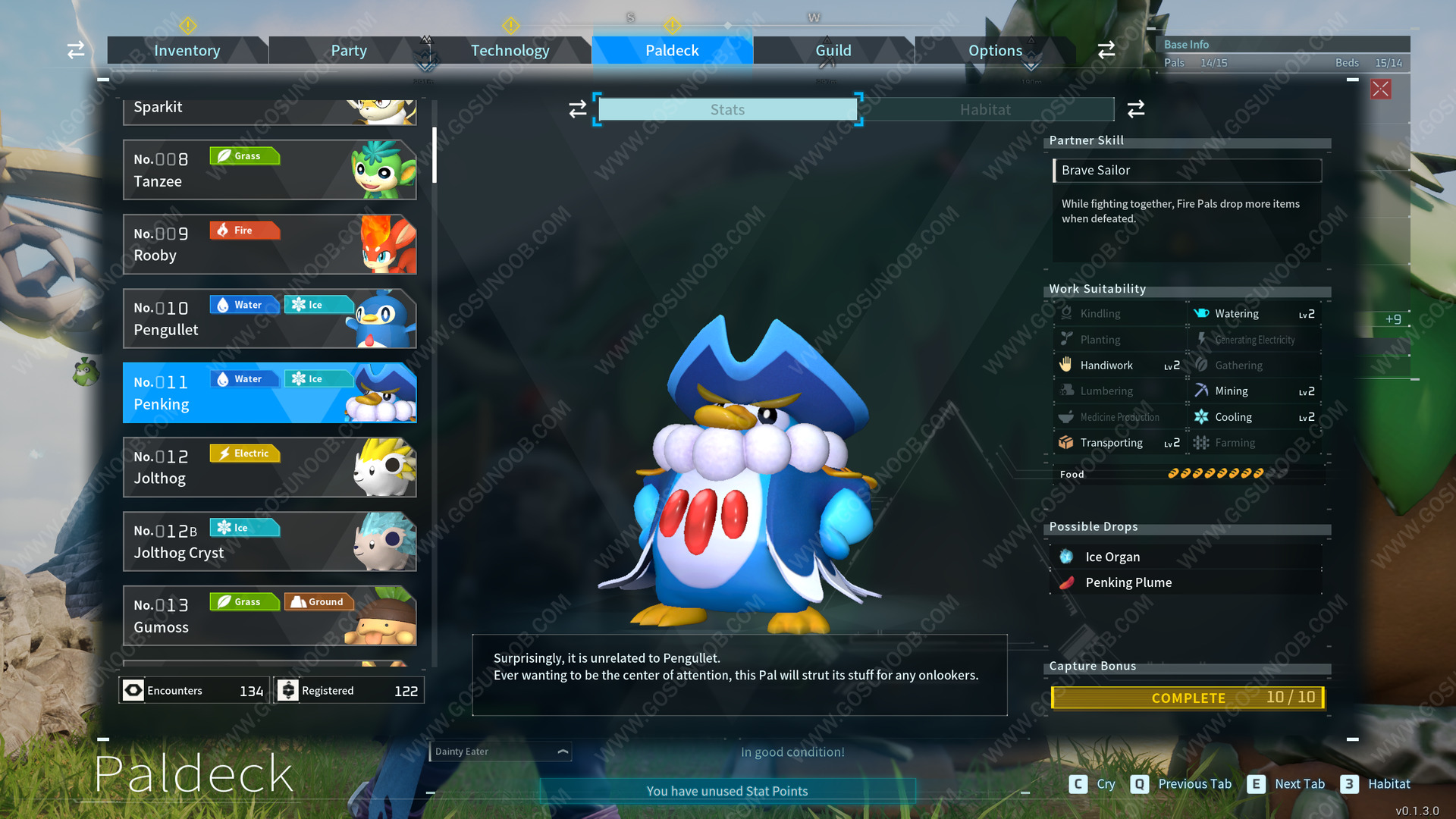View the Jolthog Cryst entry
Image resolution: width=1456 pixels, height=819 pixels.
[269, 541]
